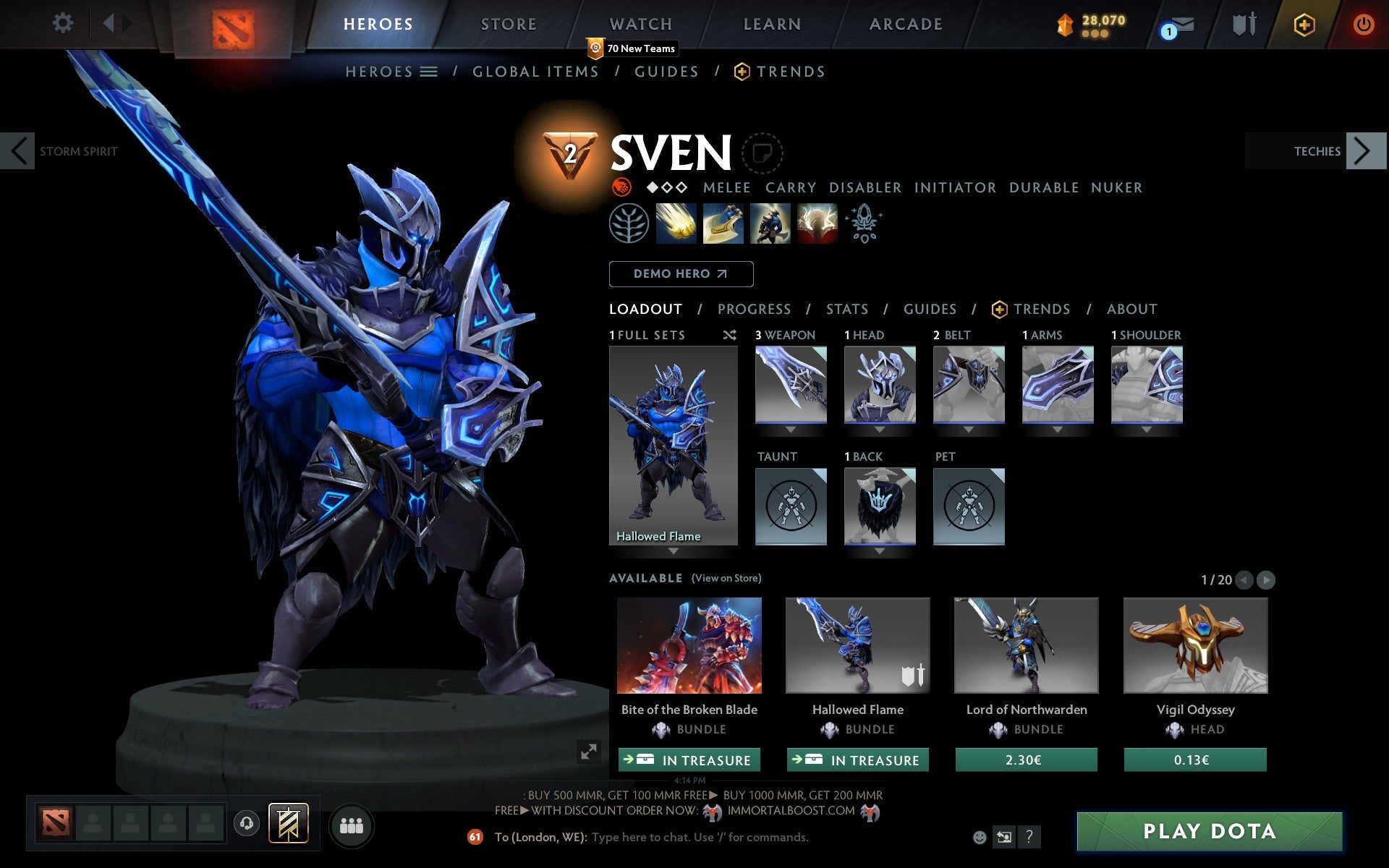1389x868 pixels.
Task: Select the empty Pet slot
Action: 969,506
